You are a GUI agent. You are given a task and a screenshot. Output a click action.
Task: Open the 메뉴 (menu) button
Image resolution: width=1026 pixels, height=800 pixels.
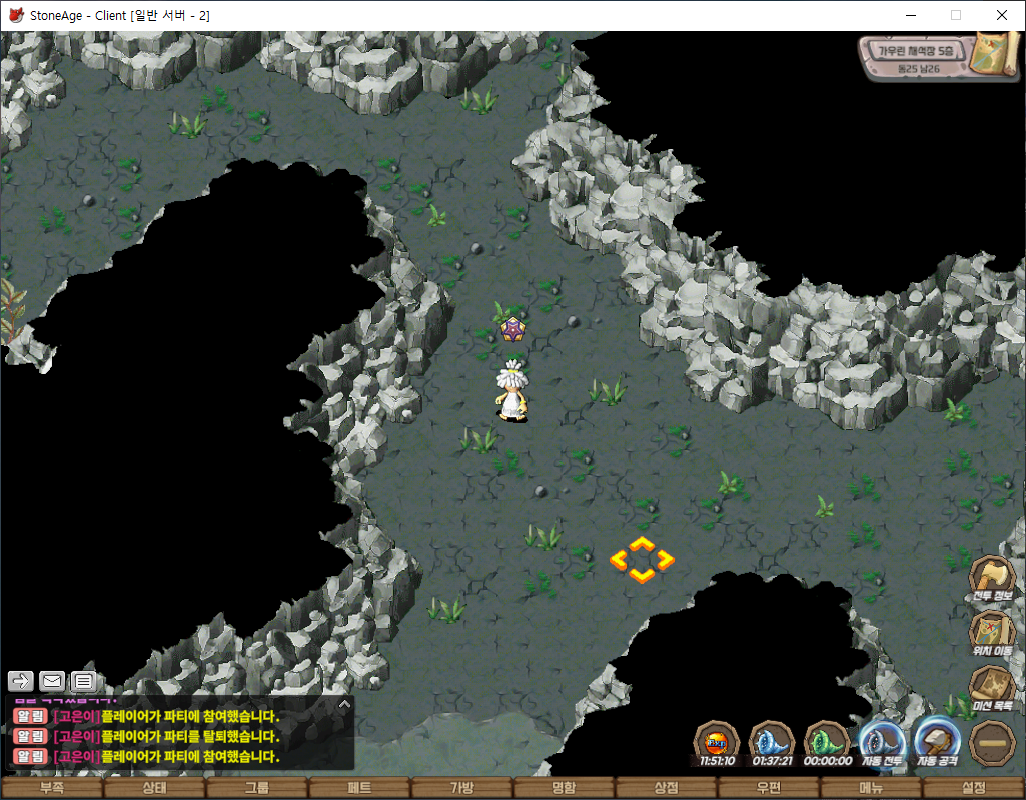(871, 788)
